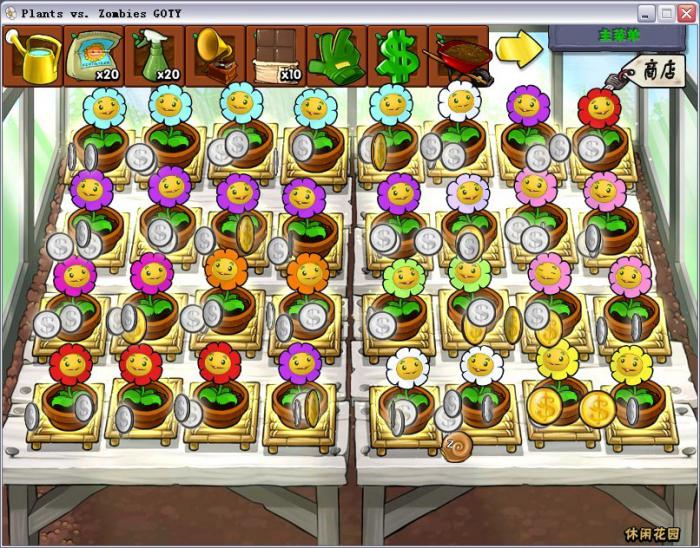Take the chocolate bar item
Image resolution: width=700 pixels, height=548 pixels.
click(x=276, y=56)
